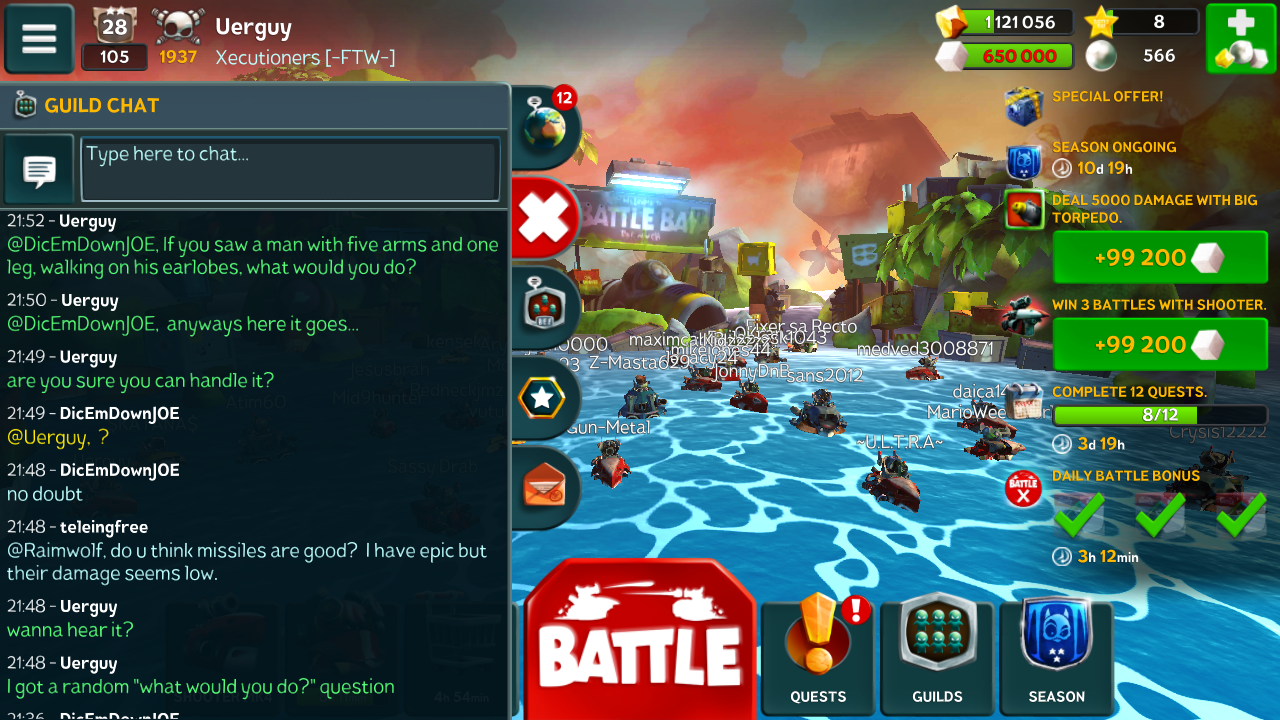Switch to the global chat globe tab
This screenshot has height=720, width=1280.
tap(545, 128)
